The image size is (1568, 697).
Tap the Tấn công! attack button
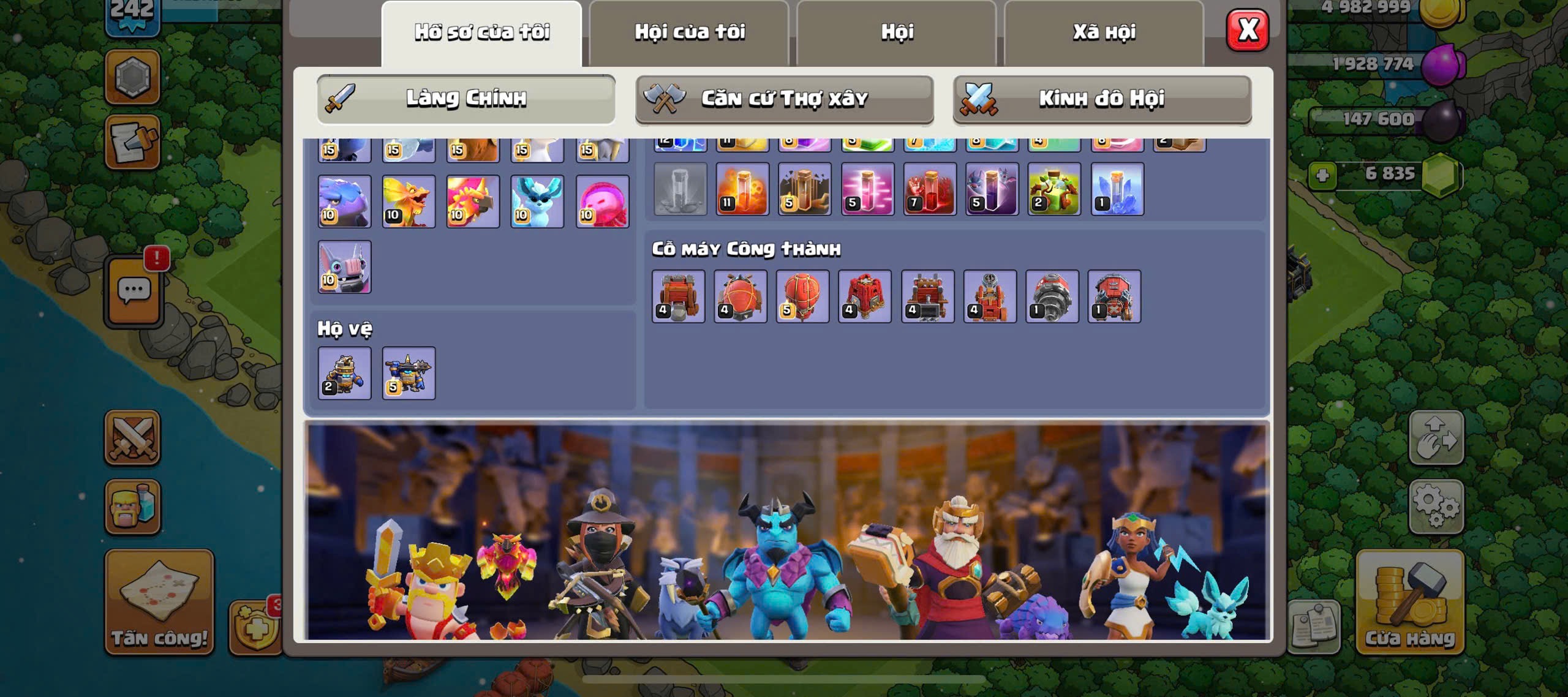click(159, 601)
